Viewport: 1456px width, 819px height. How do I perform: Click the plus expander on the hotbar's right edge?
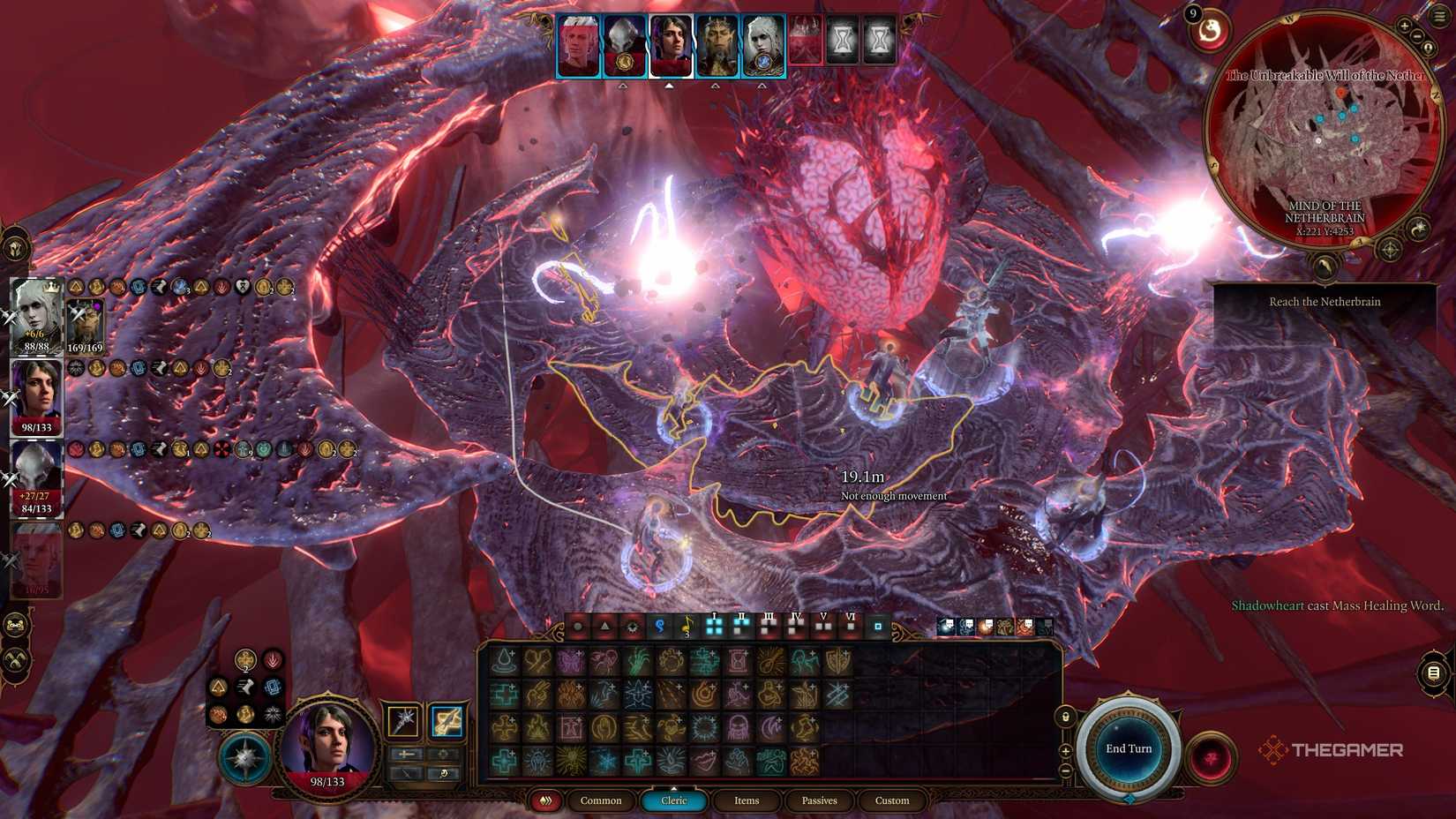pyautogui.click(x=1066, y=750)
